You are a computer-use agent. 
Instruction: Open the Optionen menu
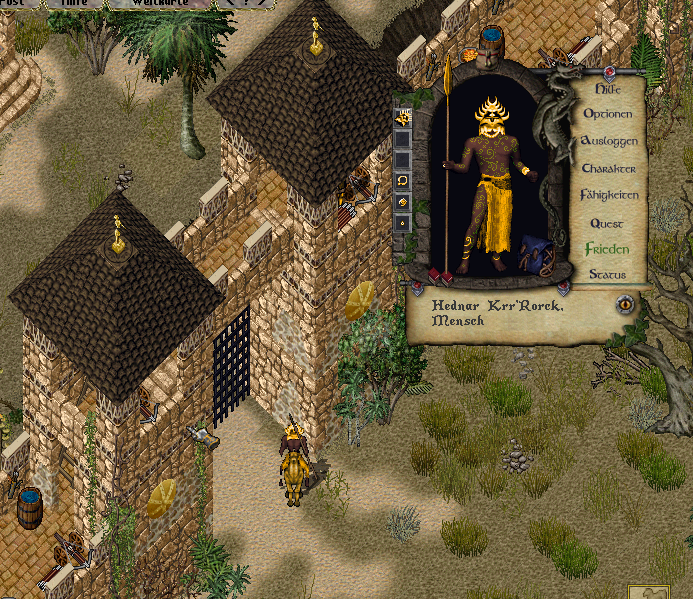[607, 114]
